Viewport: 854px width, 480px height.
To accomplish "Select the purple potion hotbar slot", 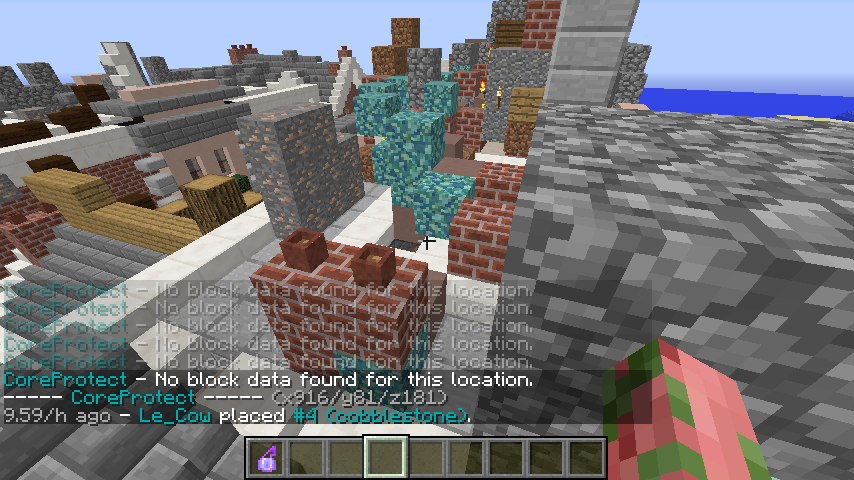I will coord(266,458).
